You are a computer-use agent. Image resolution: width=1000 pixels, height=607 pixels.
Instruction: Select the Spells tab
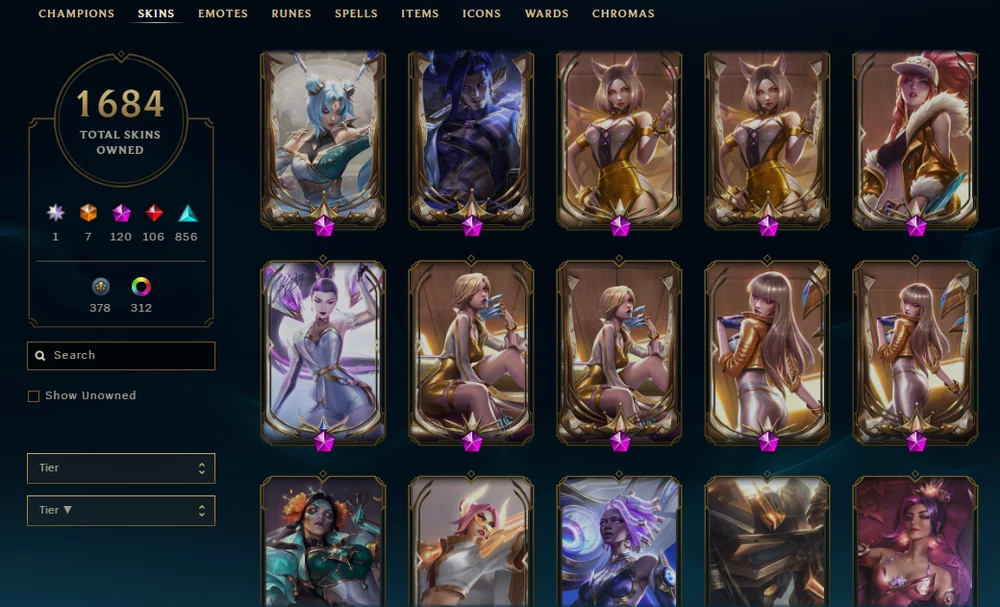356,14
